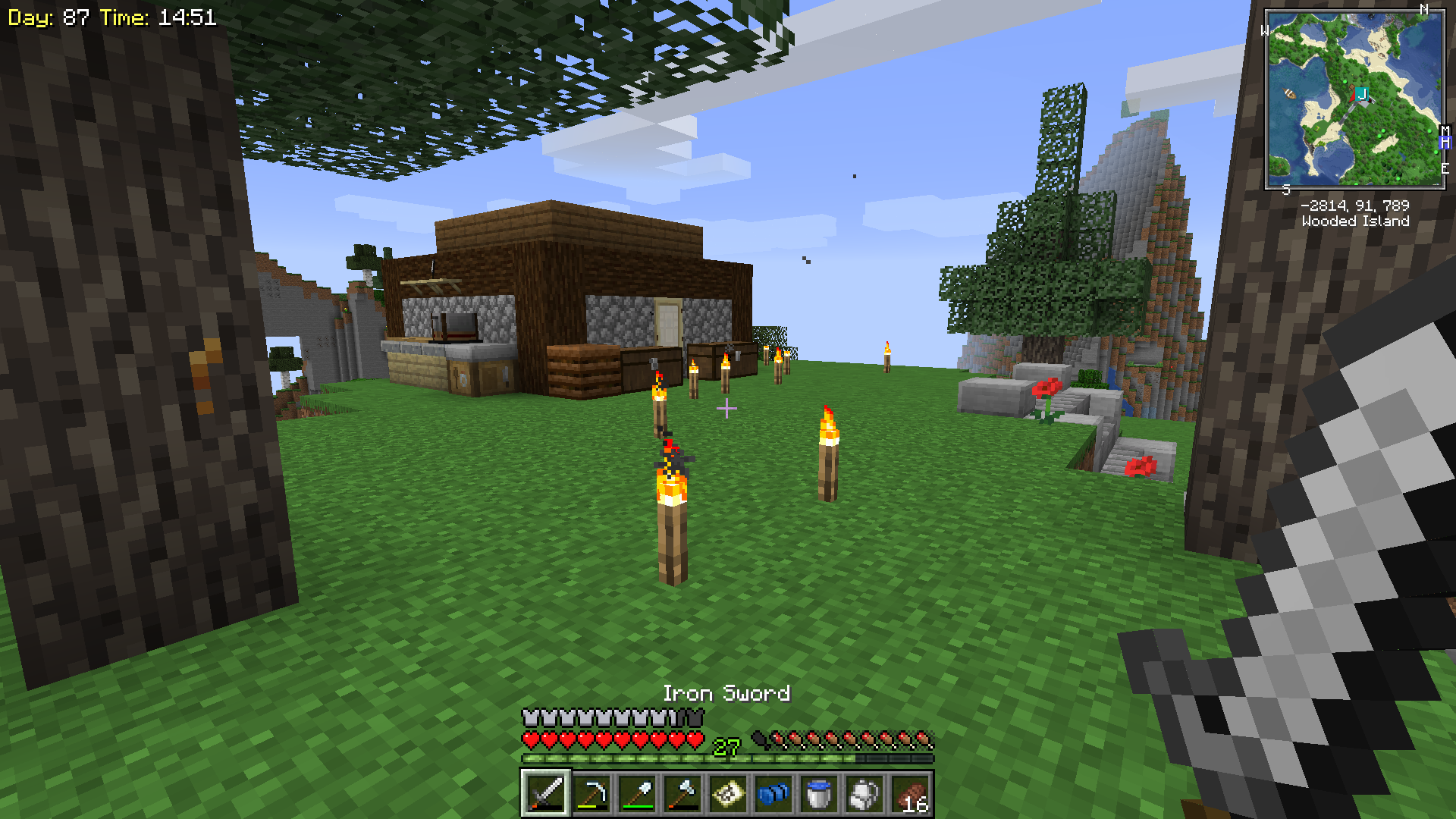The height and width of the screenshot is (819, 1456).
Task: Switch to the stack of 16 logs
Action: [910, 794]
